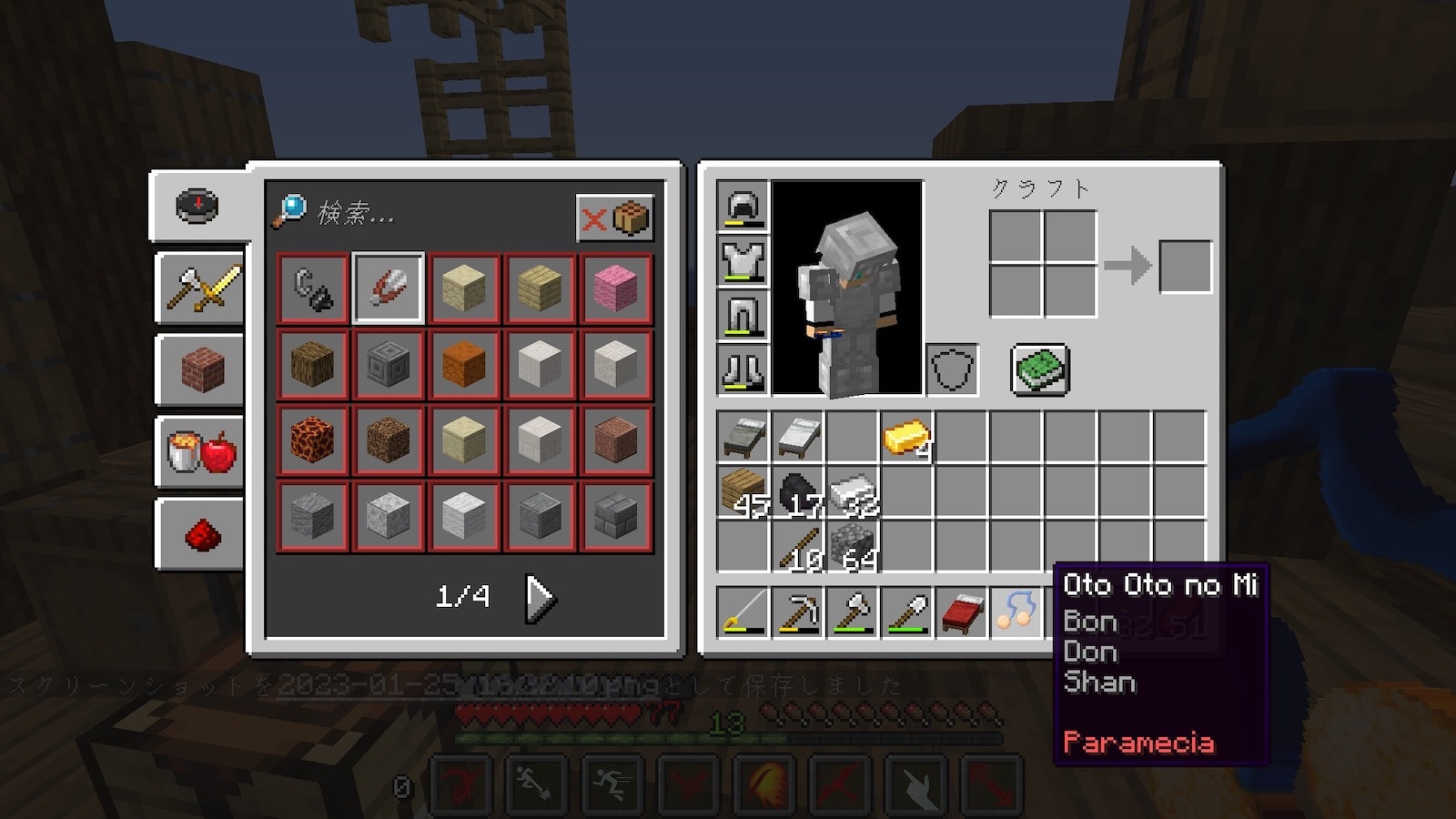The height and width of the screenshot is (819, 1456).
Task: Select the brick building blocks tab
Action: tap(202, 369)
